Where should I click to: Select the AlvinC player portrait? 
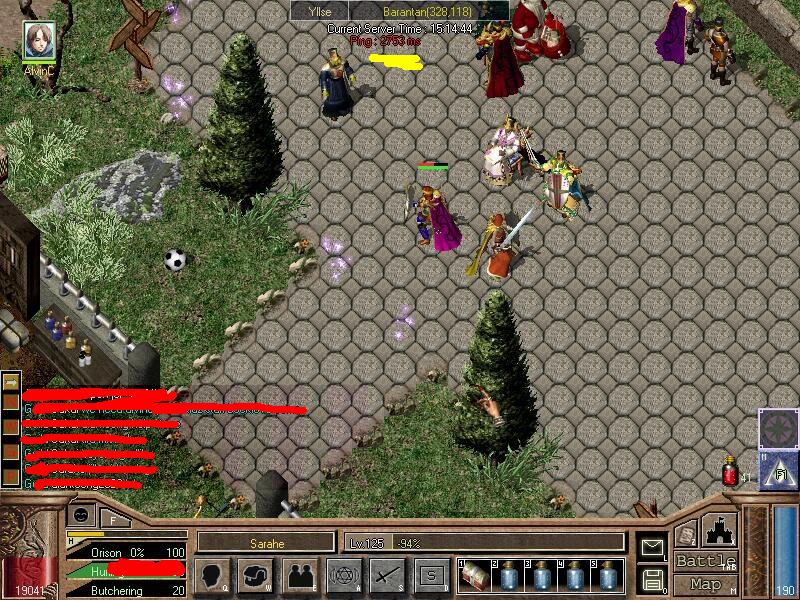[40, 40]
